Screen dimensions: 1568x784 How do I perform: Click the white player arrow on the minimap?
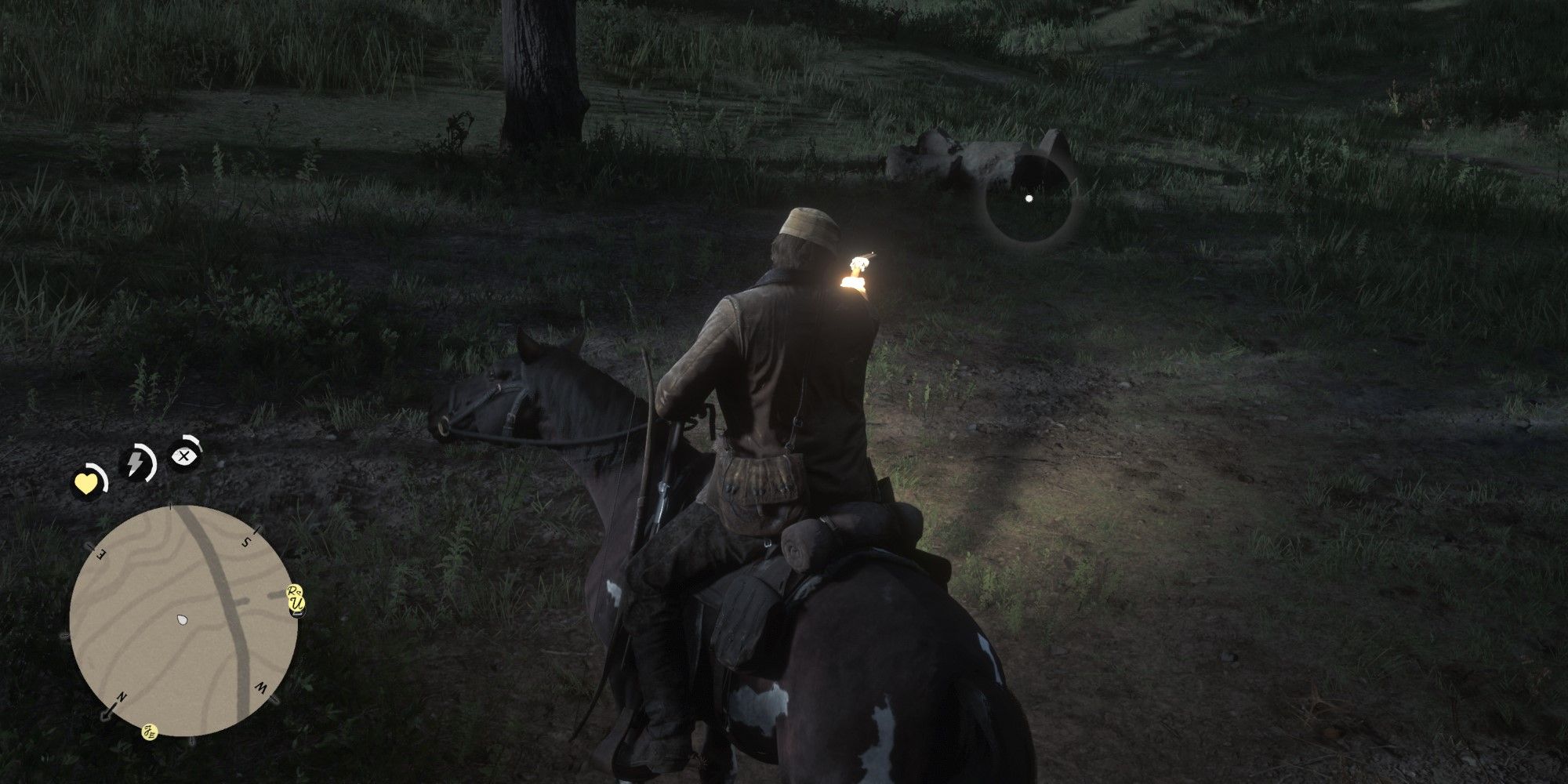click(x=181, y=619)
